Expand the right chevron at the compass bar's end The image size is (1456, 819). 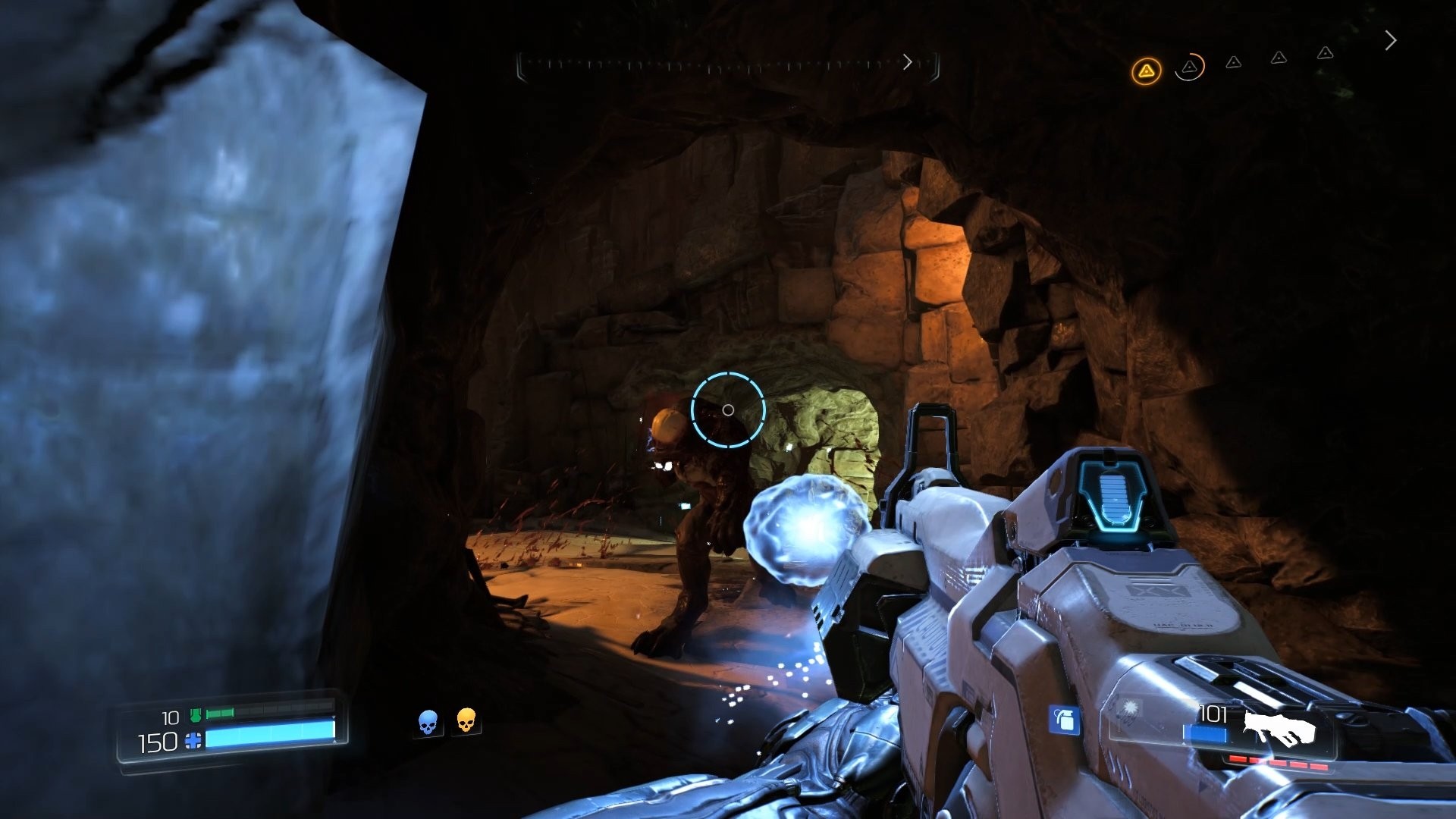coord(908,62)
